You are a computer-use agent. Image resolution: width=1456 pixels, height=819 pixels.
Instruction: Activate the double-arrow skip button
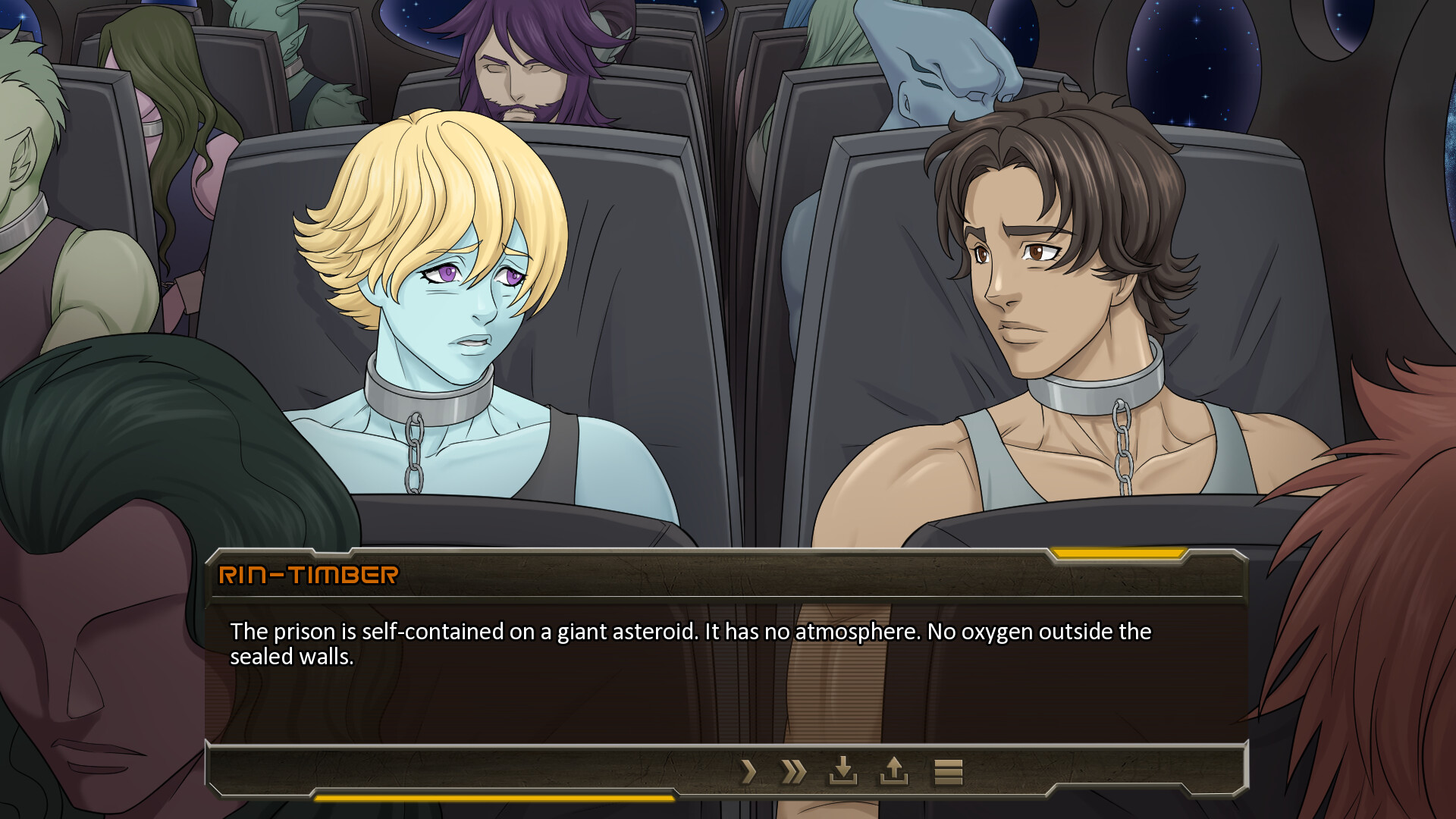pos(793,772)
